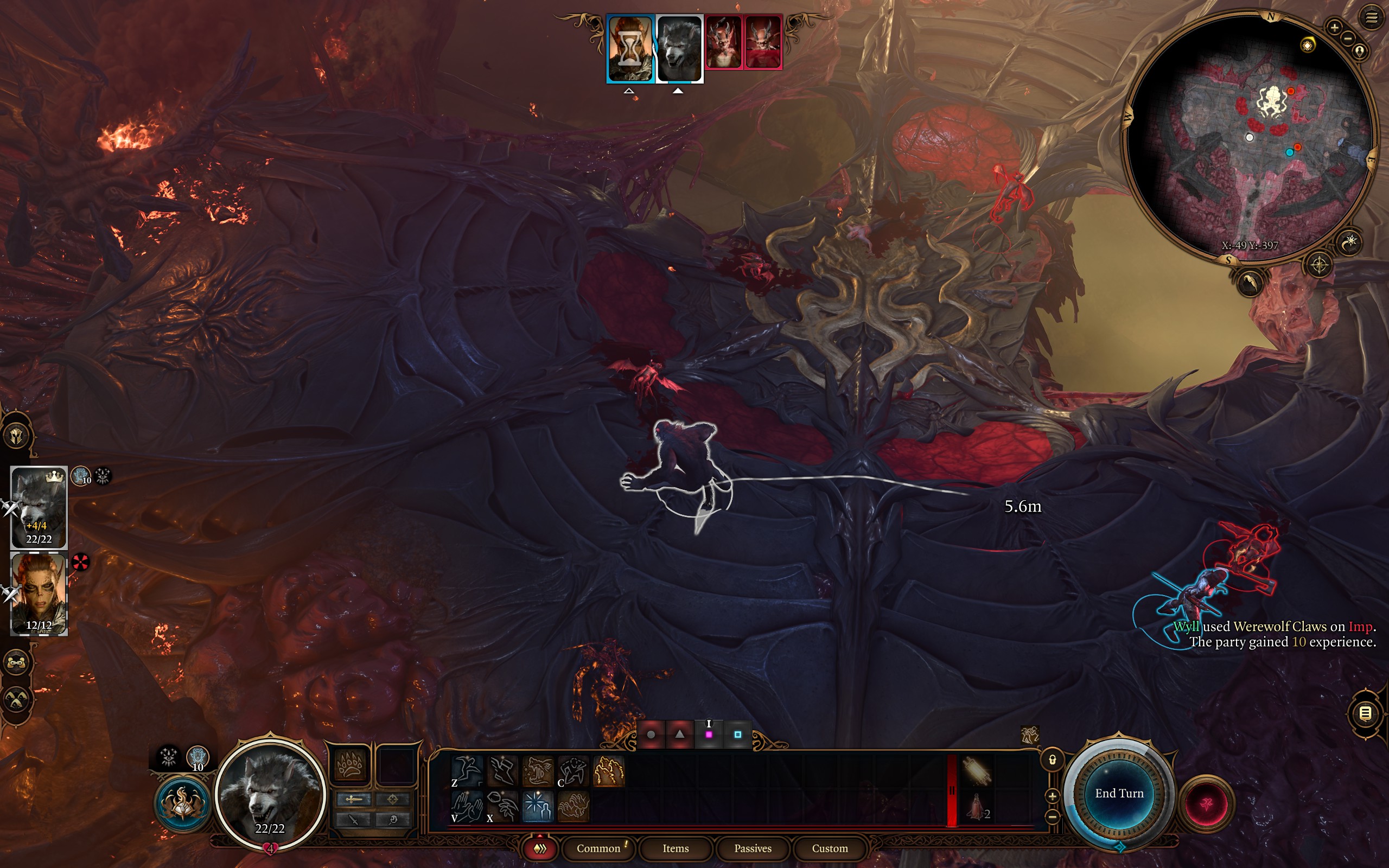
Task: Click the minimap display
Action: (x=1250, y=138)
